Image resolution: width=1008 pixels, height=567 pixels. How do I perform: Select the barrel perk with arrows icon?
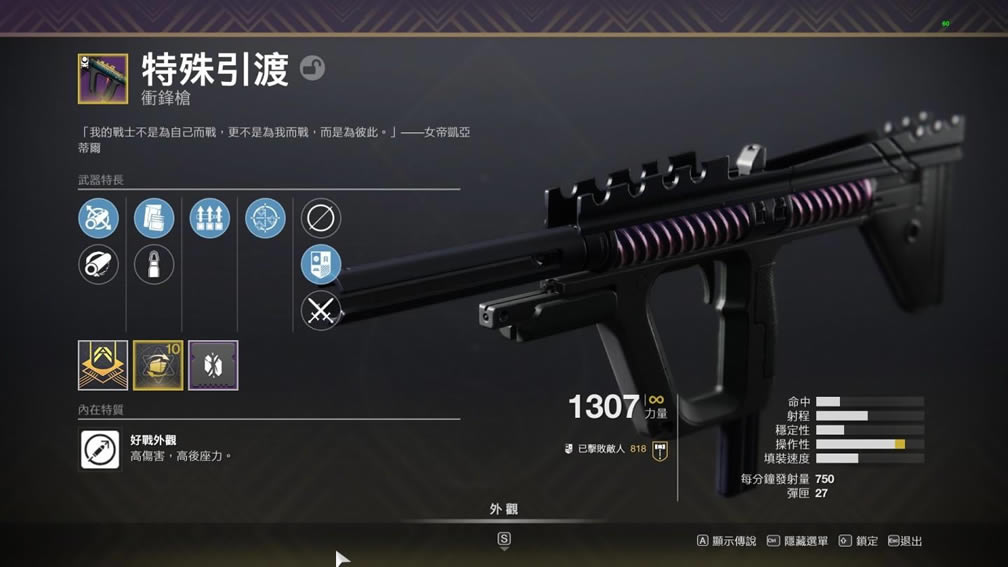pyautogui.click(x=98, y=218)
